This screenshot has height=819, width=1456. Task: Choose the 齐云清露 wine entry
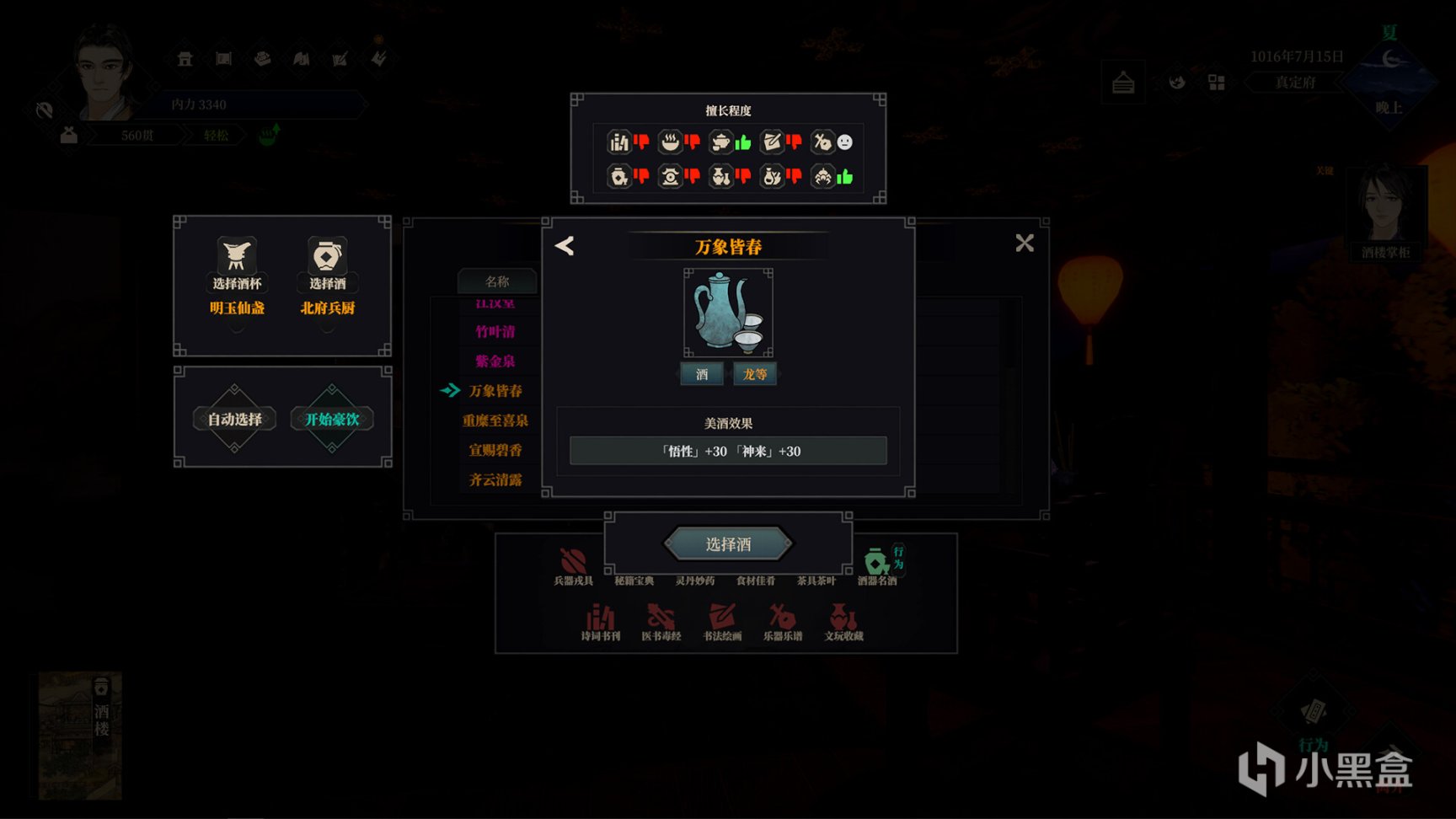coord(495,479)
